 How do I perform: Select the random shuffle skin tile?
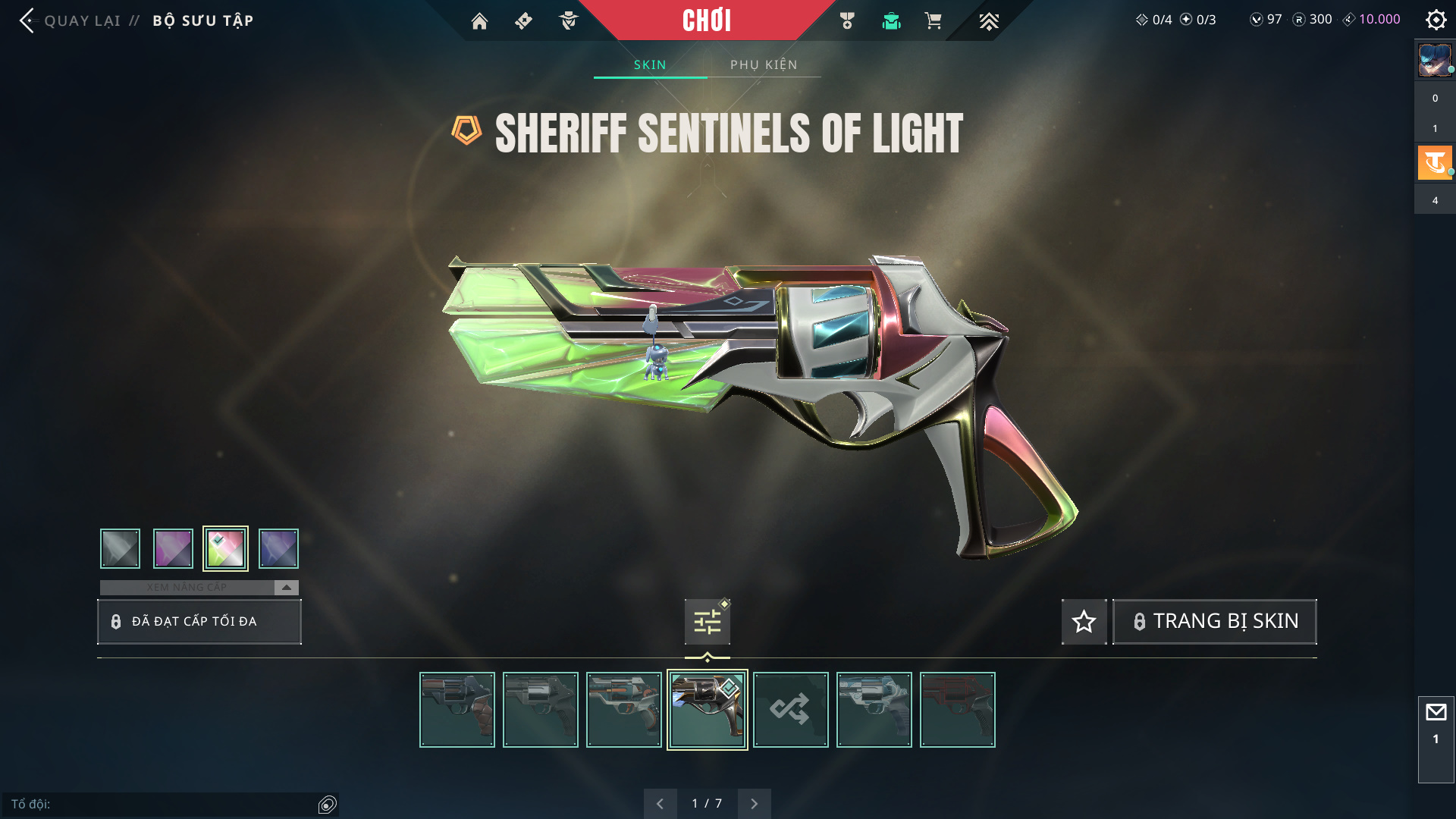pyautogui.click(x=790, y=710)
